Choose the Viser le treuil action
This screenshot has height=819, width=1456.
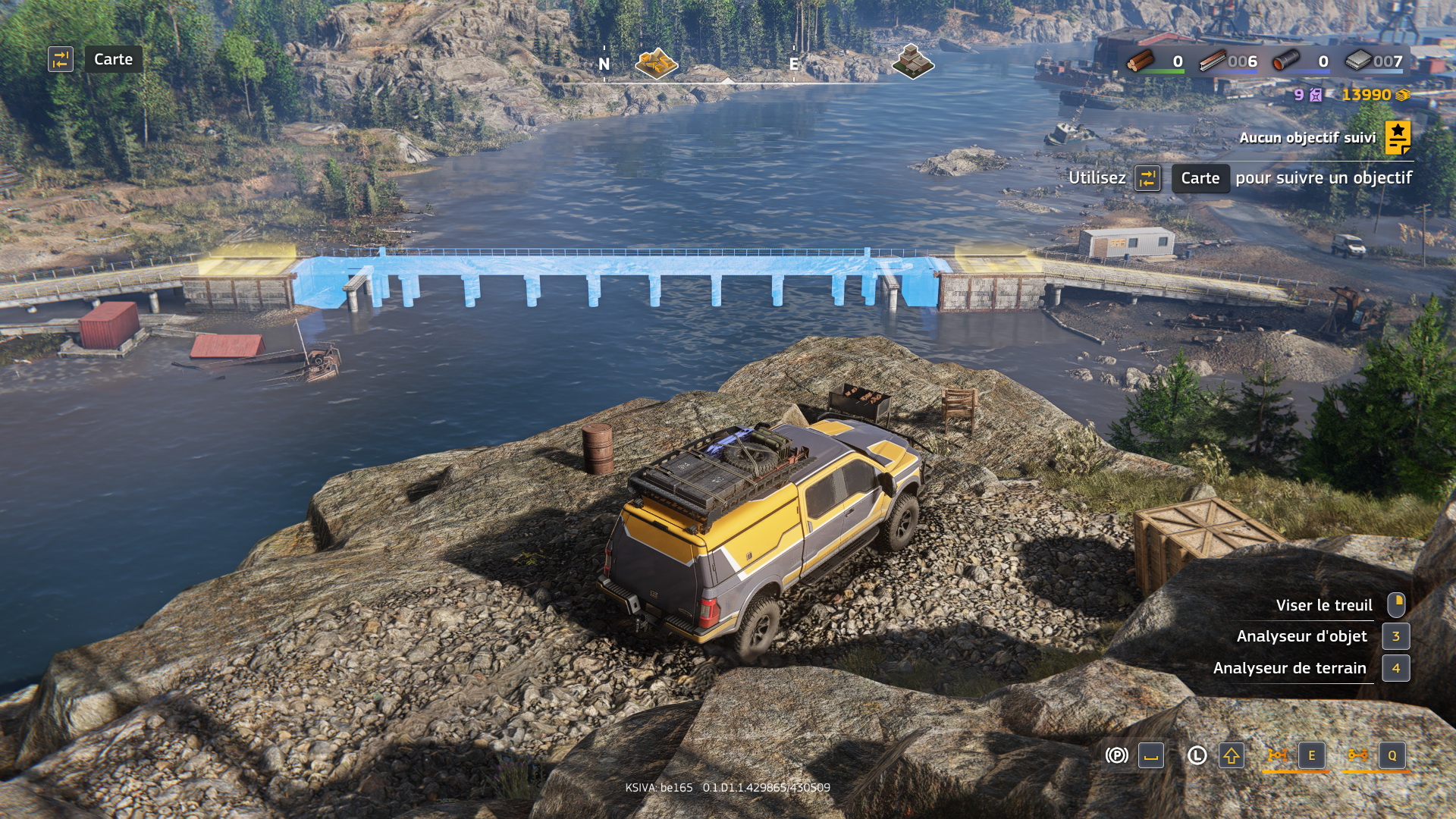1323,605
